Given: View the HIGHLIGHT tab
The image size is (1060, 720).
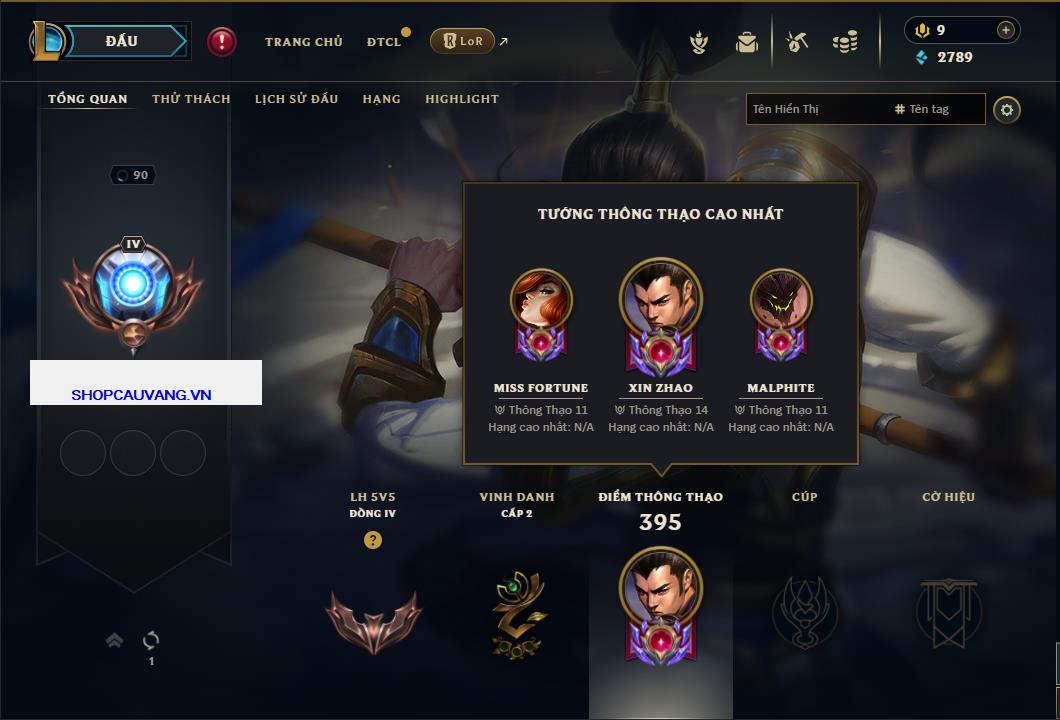Looking at the screenshot, I should pos(461,99).
